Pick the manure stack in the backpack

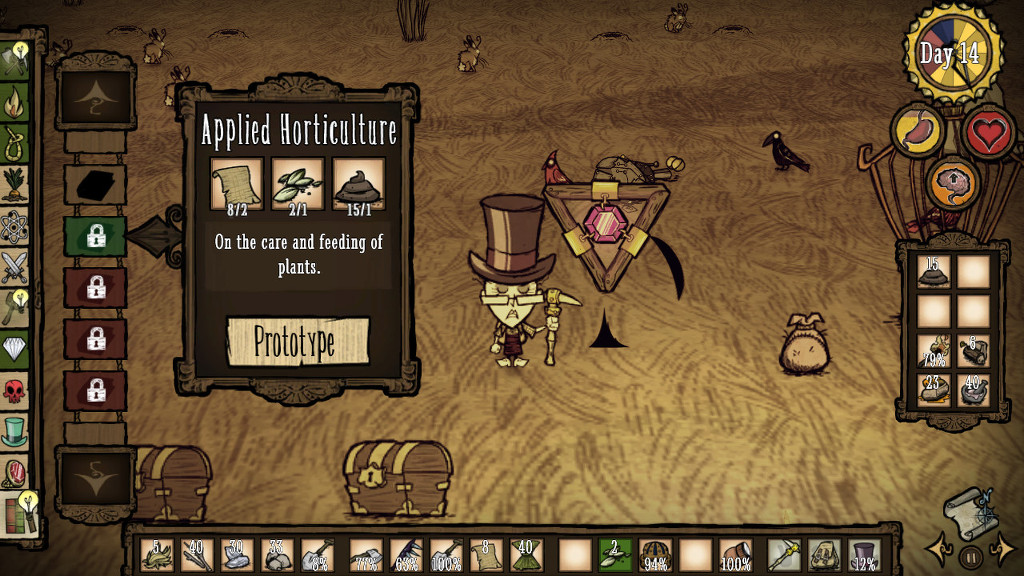tap(933, 271)
